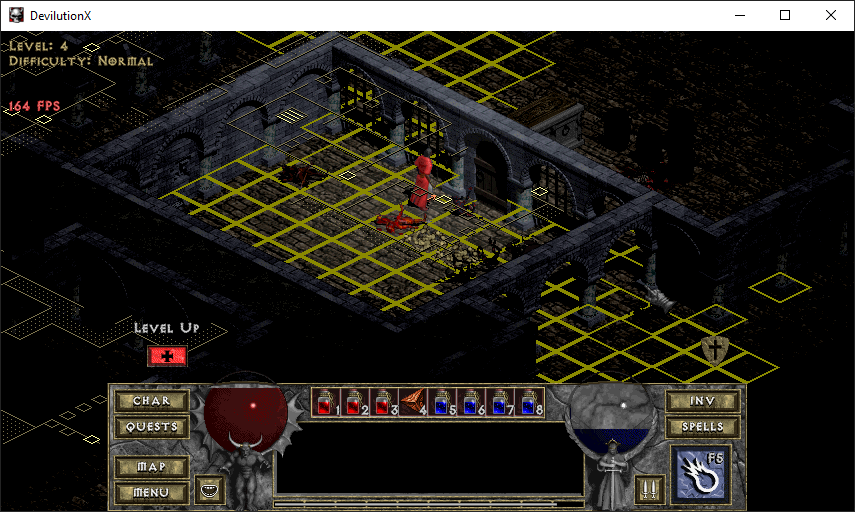The image size is (855, 512).
Task: Use the blue mana potion in belt slot 7
Action: (499, 402)
